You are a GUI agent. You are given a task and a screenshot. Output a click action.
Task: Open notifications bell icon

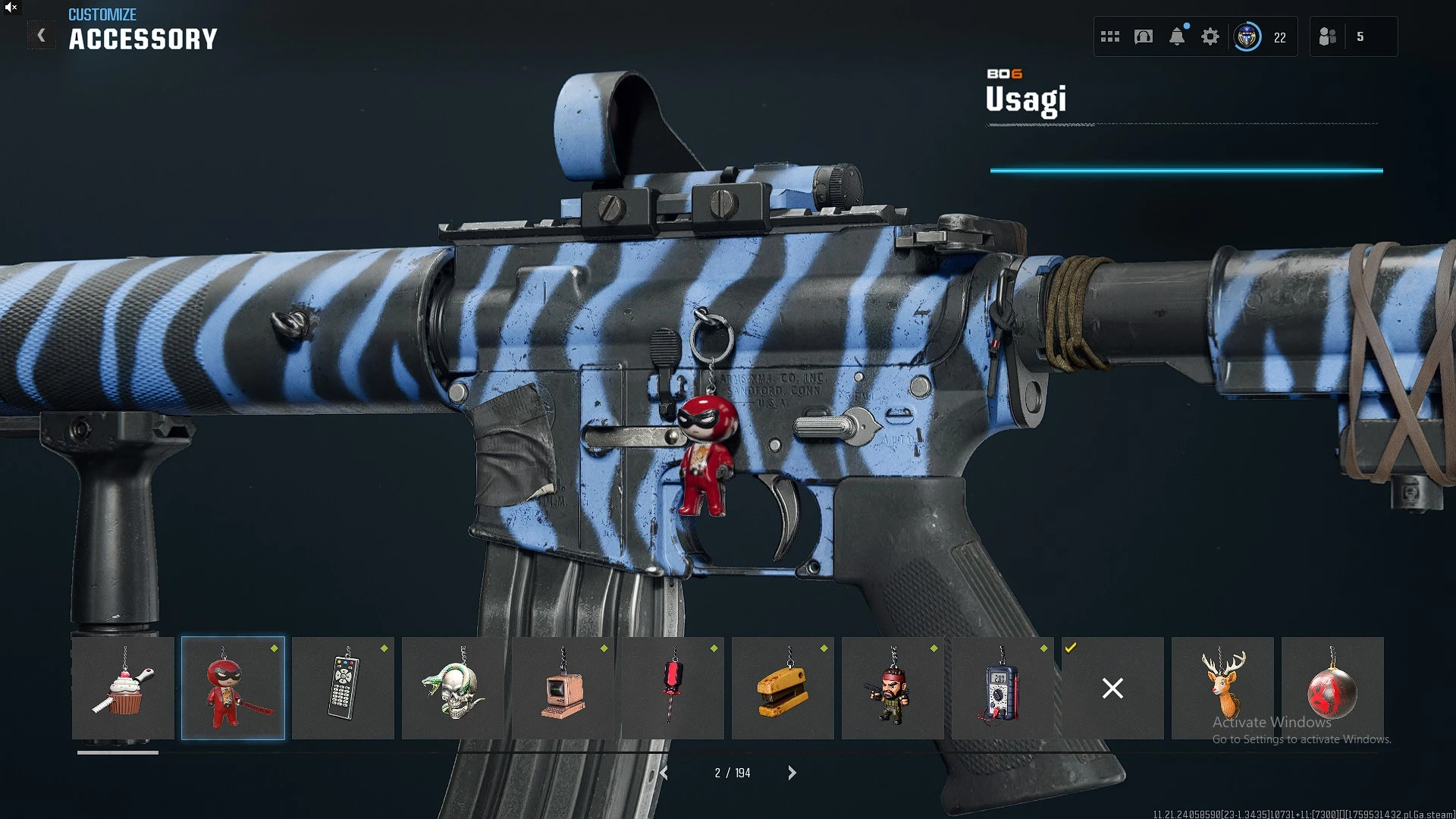coord(1177,36)
